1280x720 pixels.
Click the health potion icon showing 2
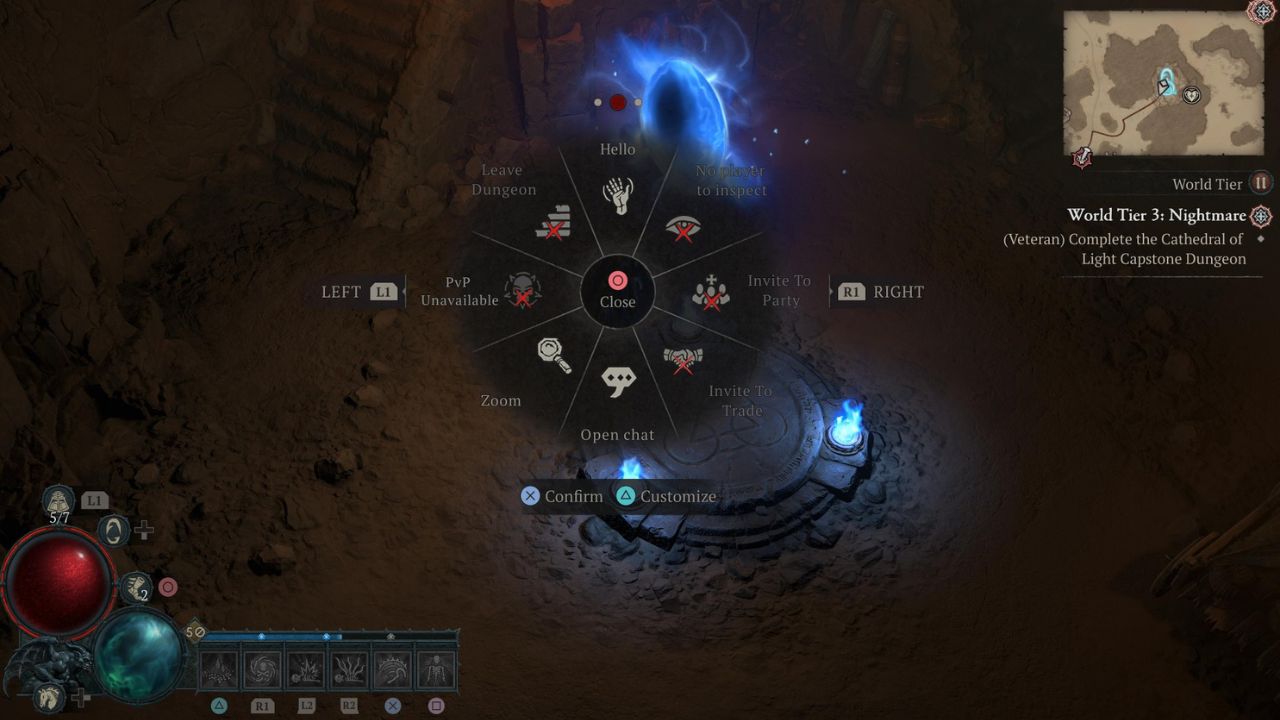tap(137, 588)
